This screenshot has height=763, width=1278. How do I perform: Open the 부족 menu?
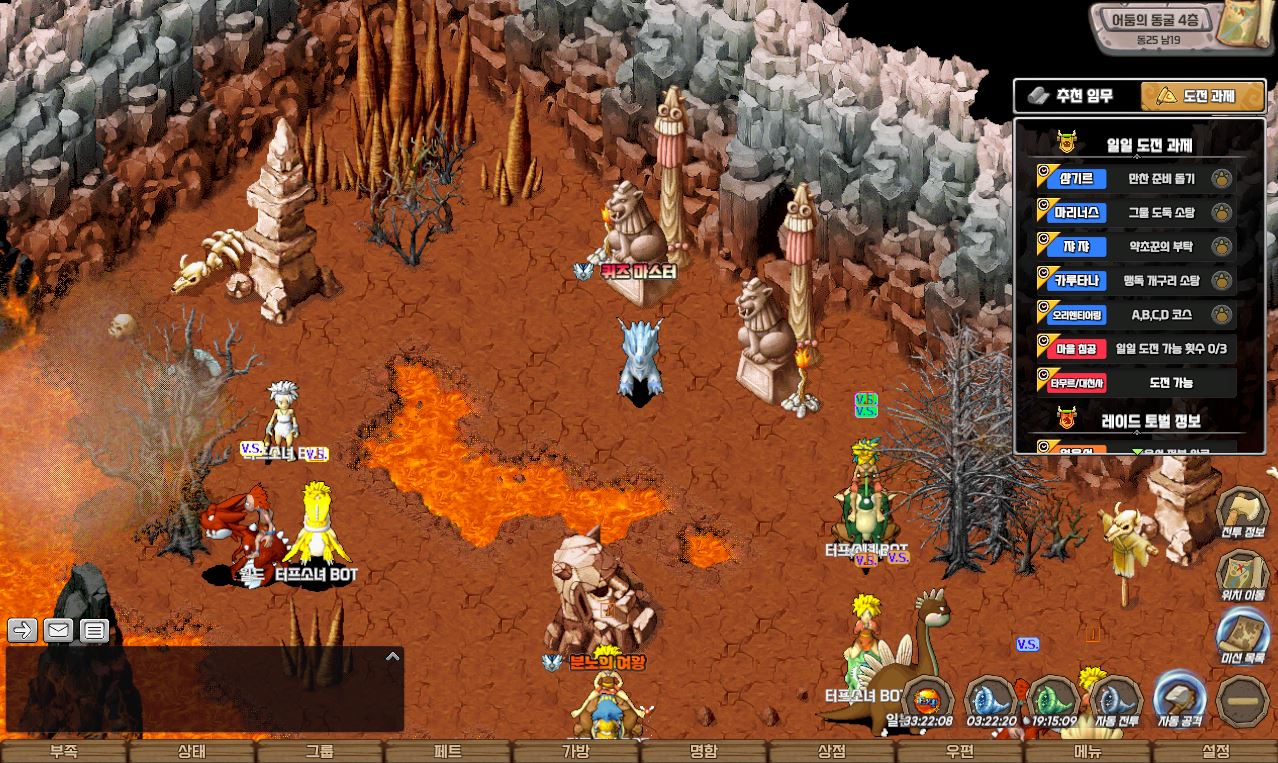pos(64,752)
